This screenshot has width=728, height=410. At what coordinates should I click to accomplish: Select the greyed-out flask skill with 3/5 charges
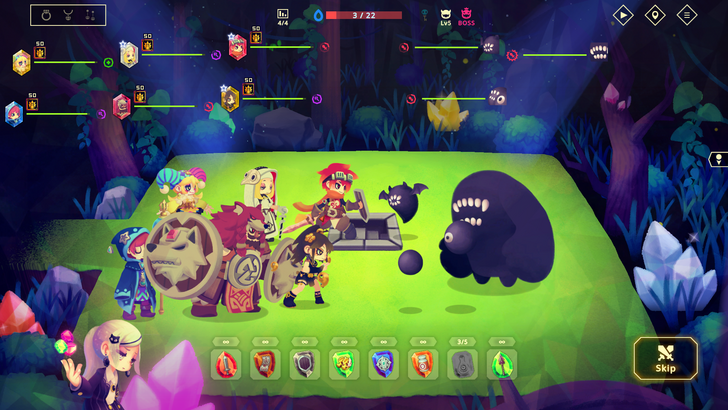(461, 364)
